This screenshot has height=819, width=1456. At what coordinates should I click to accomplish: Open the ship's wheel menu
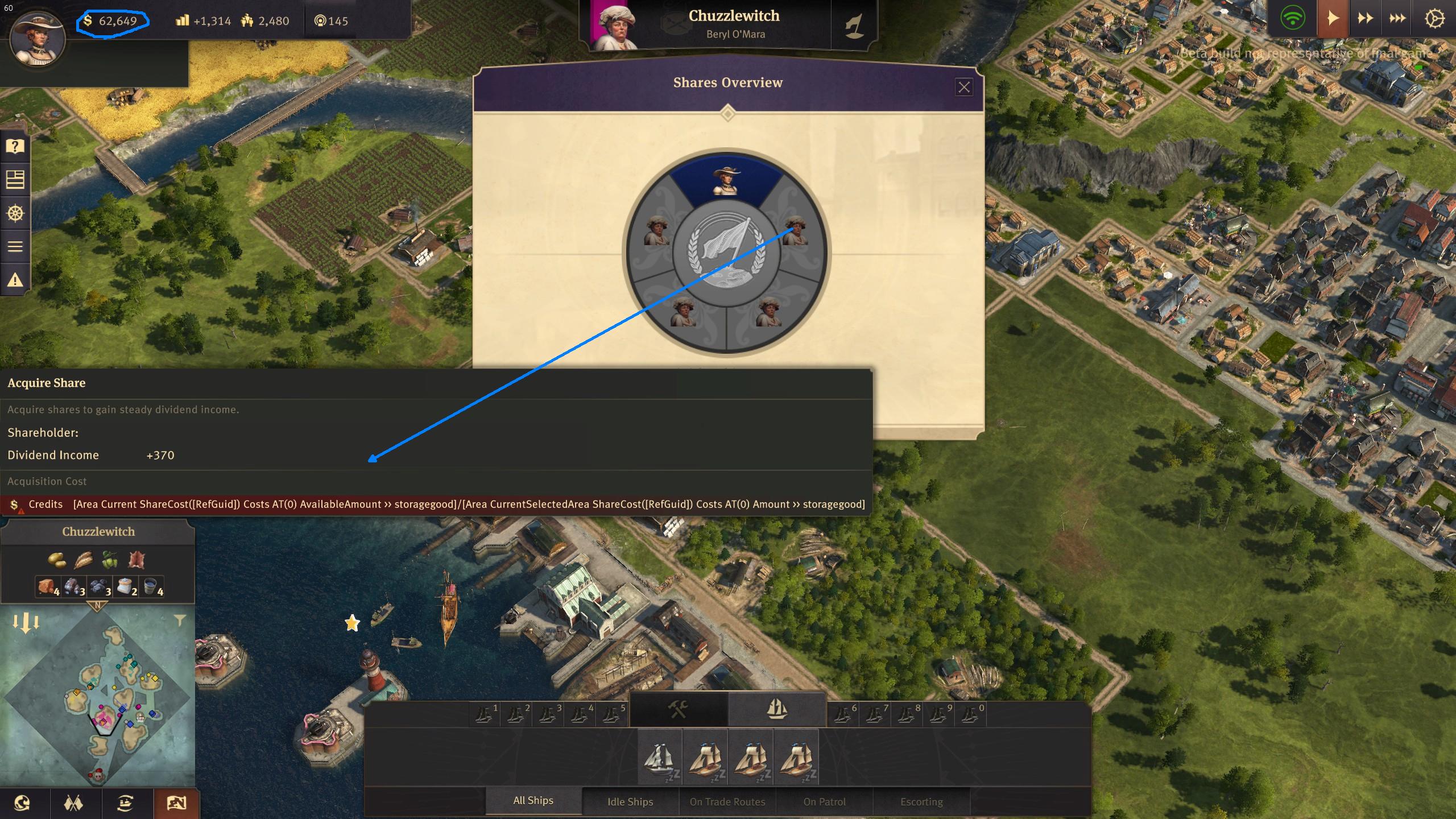coord(15,213)
